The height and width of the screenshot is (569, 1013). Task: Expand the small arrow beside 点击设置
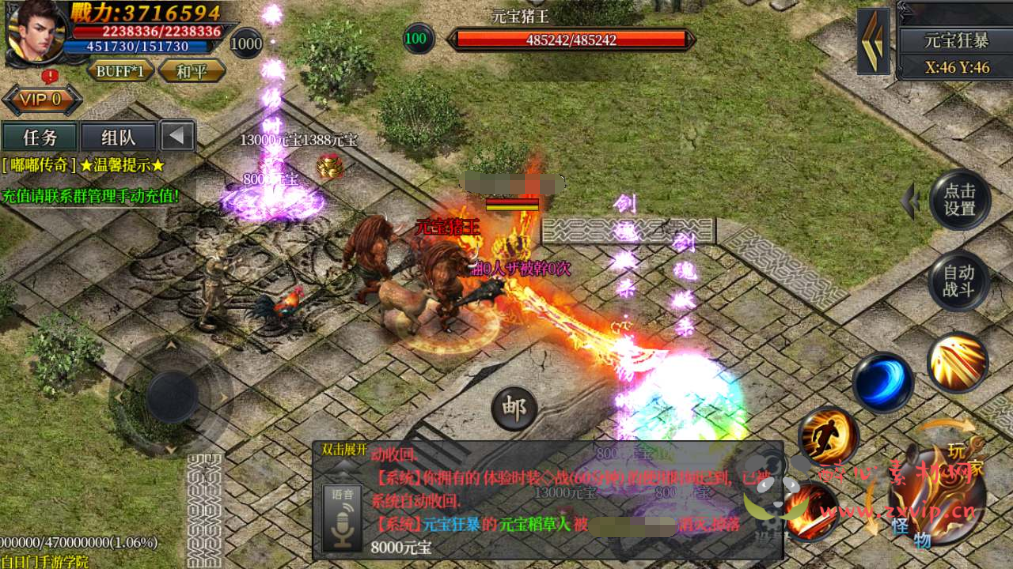point(910,200)
